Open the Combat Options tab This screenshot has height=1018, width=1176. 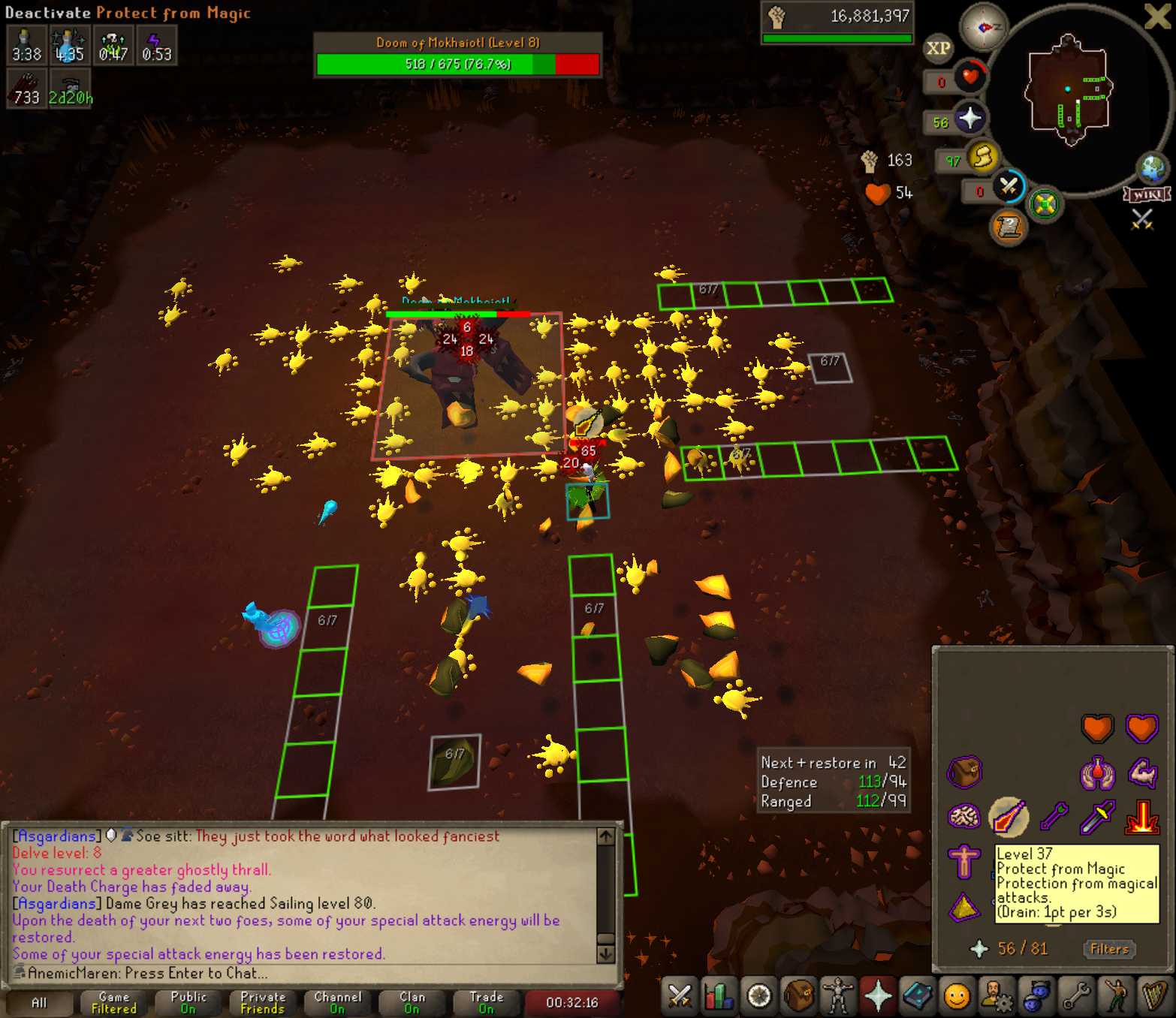[680, 996]
